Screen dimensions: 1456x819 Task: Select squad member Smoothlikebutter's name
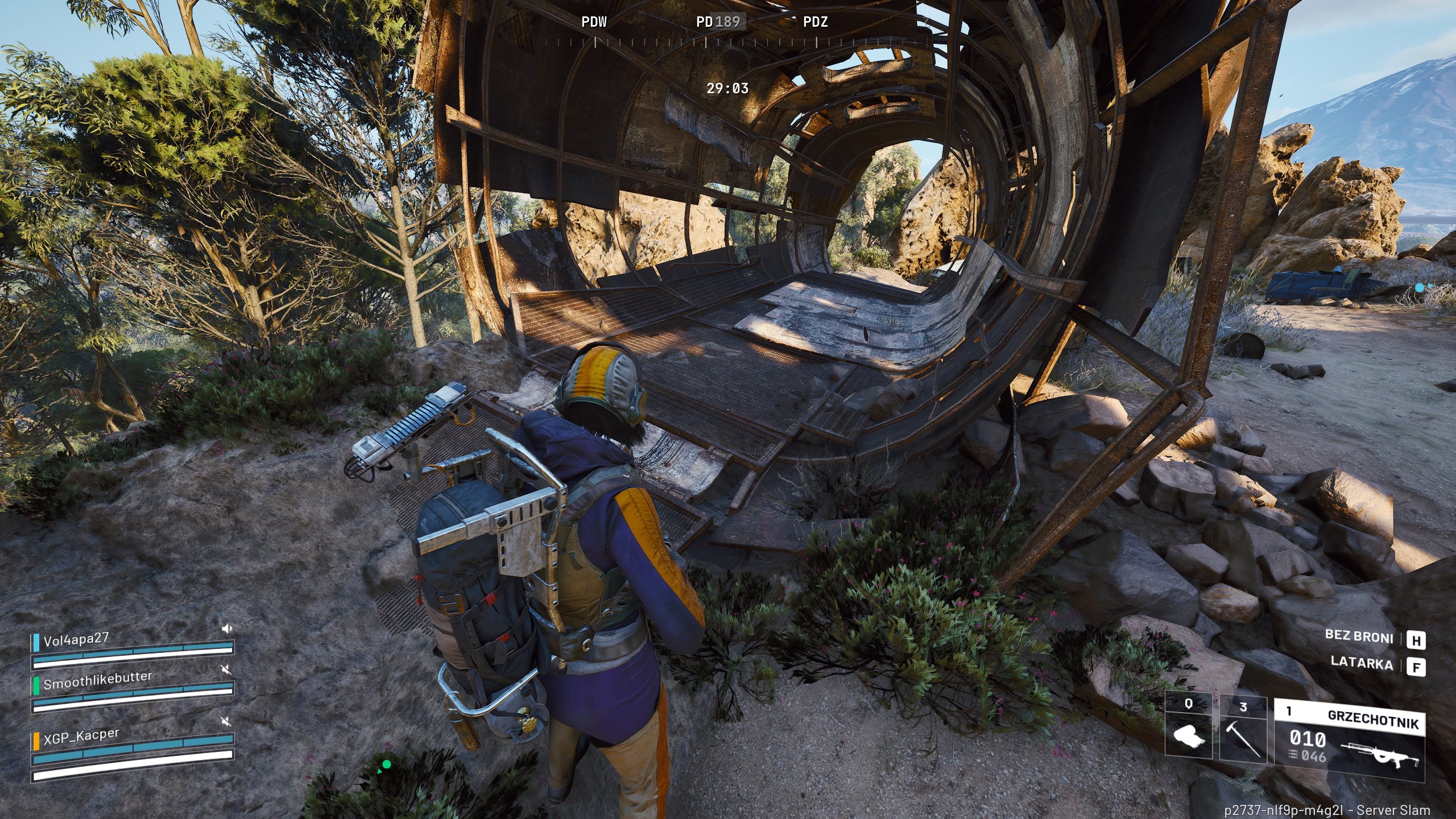tap(98, 680)
